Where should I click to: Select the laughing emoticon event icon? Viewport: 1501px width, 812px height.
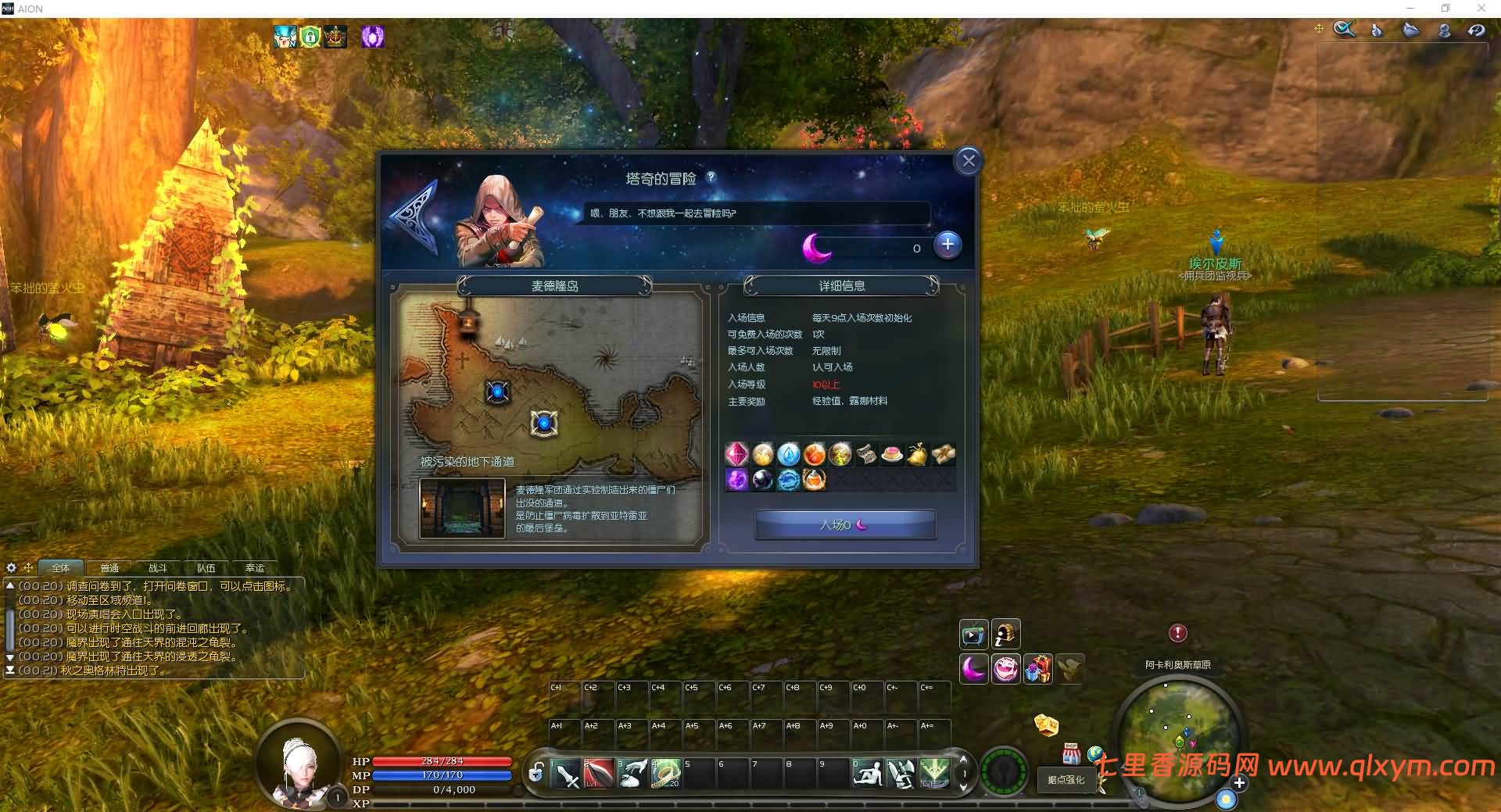pos(1007,670)
